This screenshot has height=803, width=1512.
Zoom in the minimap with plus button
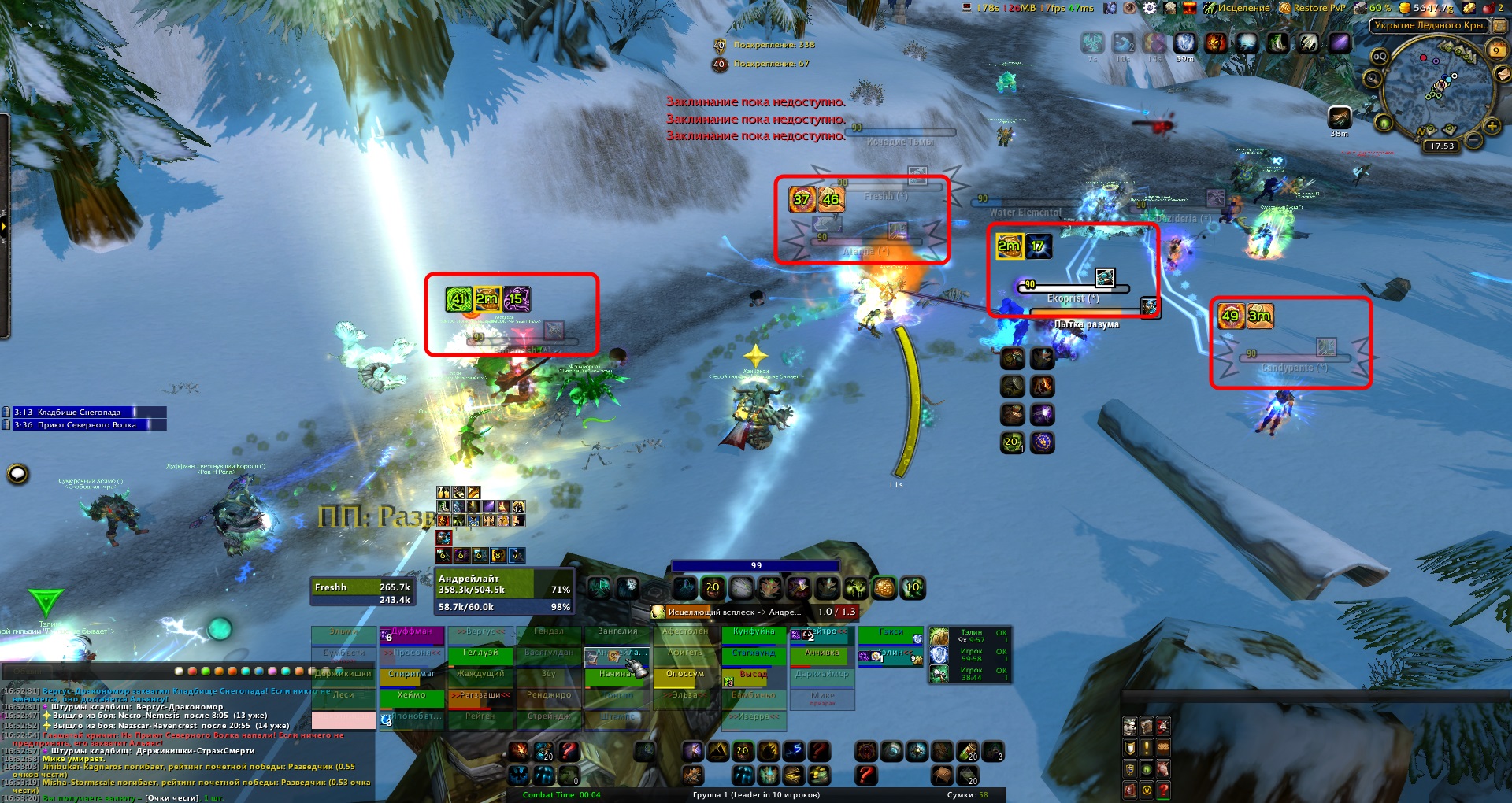(1492, 126)
